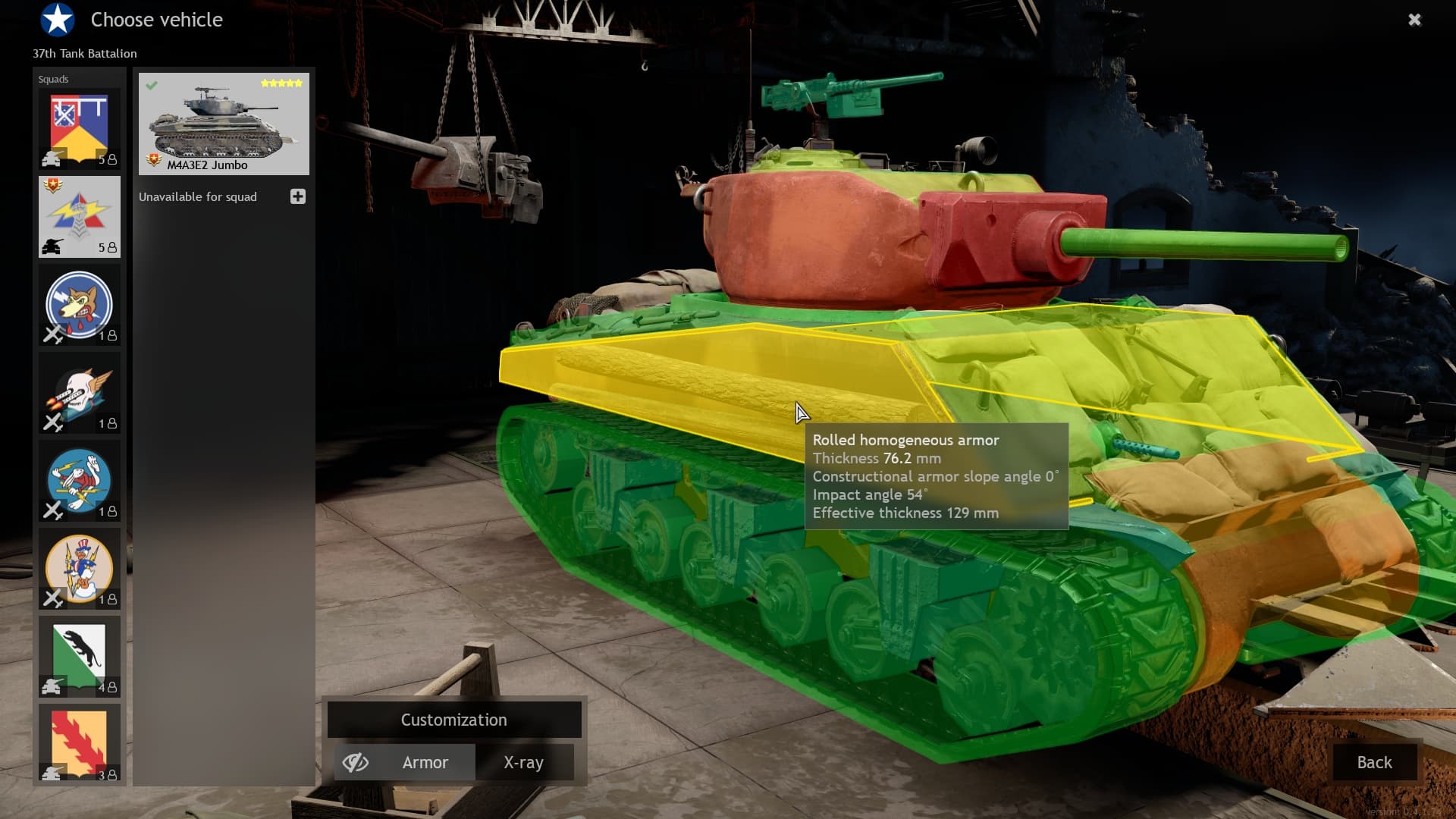Go back with the Back button
This screenshot has width=1456, height=819.
click(1374, 762)
